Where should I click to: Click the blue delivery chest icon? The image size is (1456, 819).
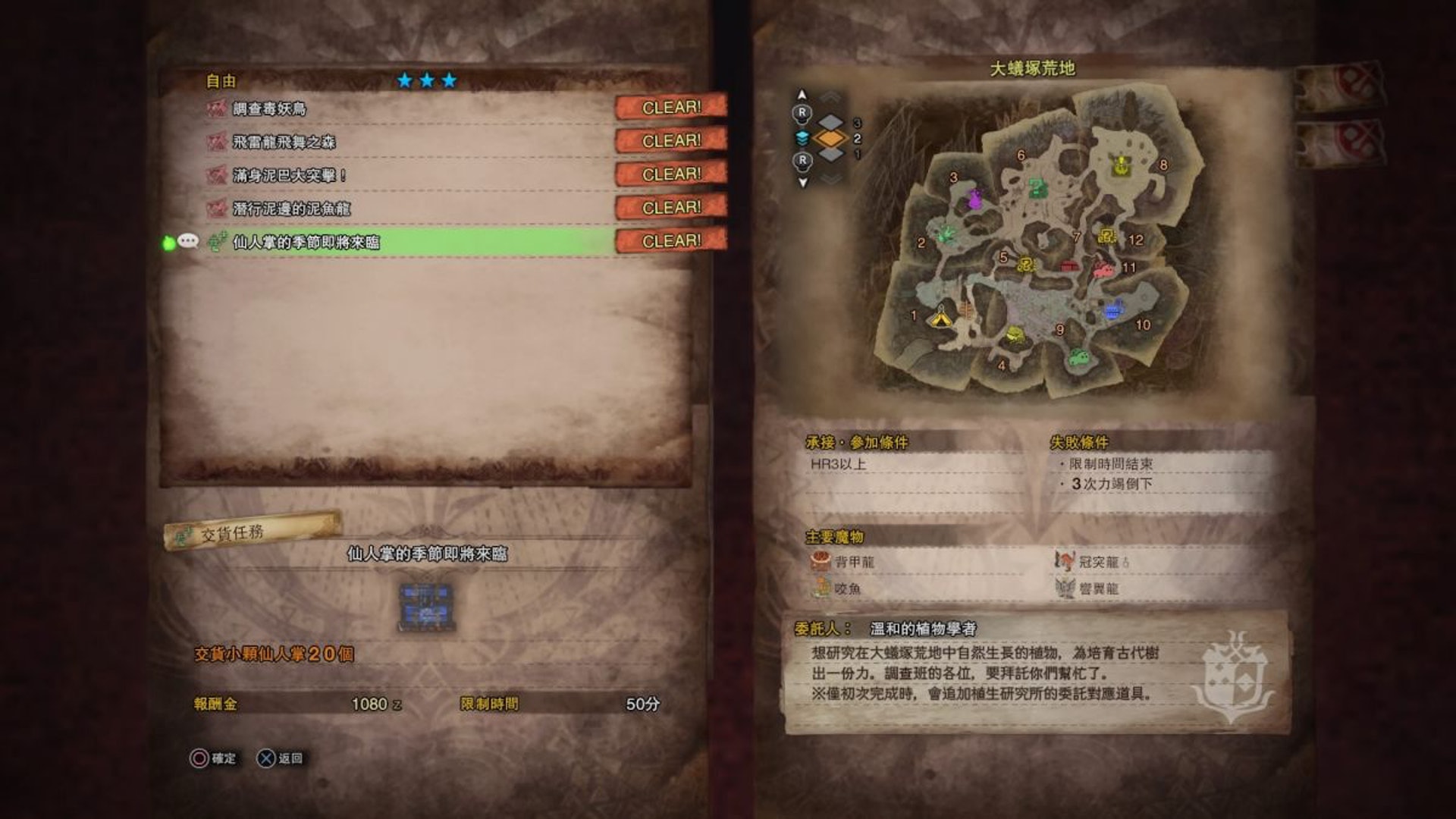click(x=427, y=606)
